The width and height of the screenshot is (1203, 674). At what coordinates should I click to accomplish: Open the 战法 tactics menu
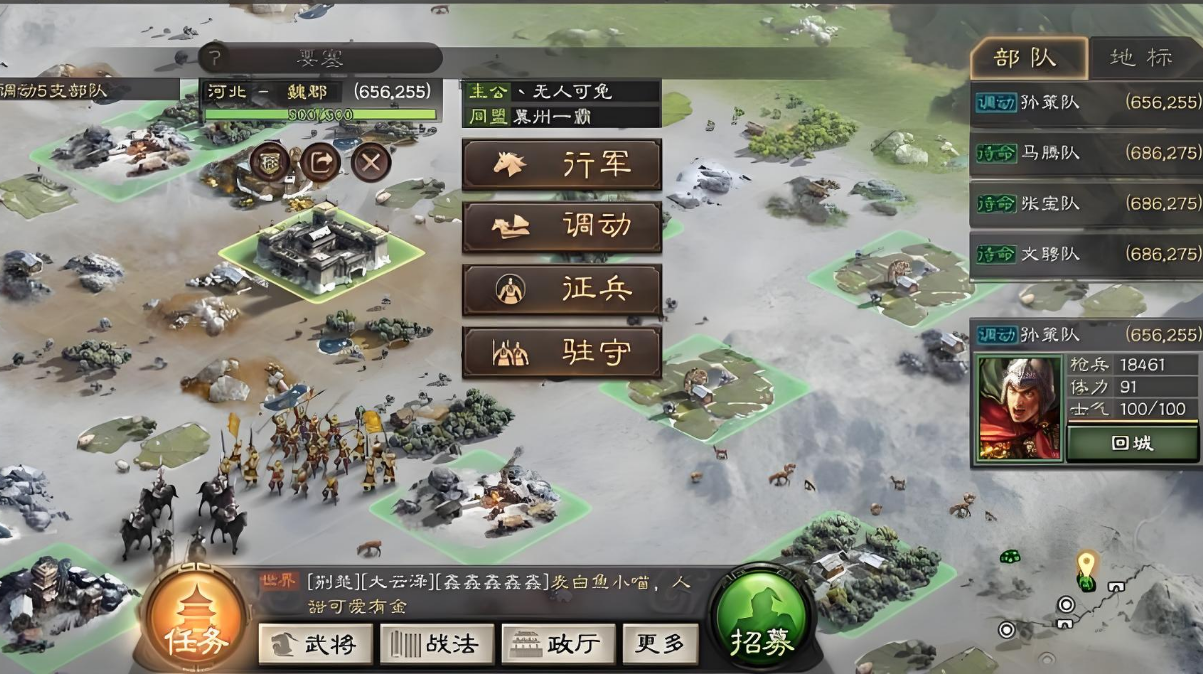[x=437, y=644]
